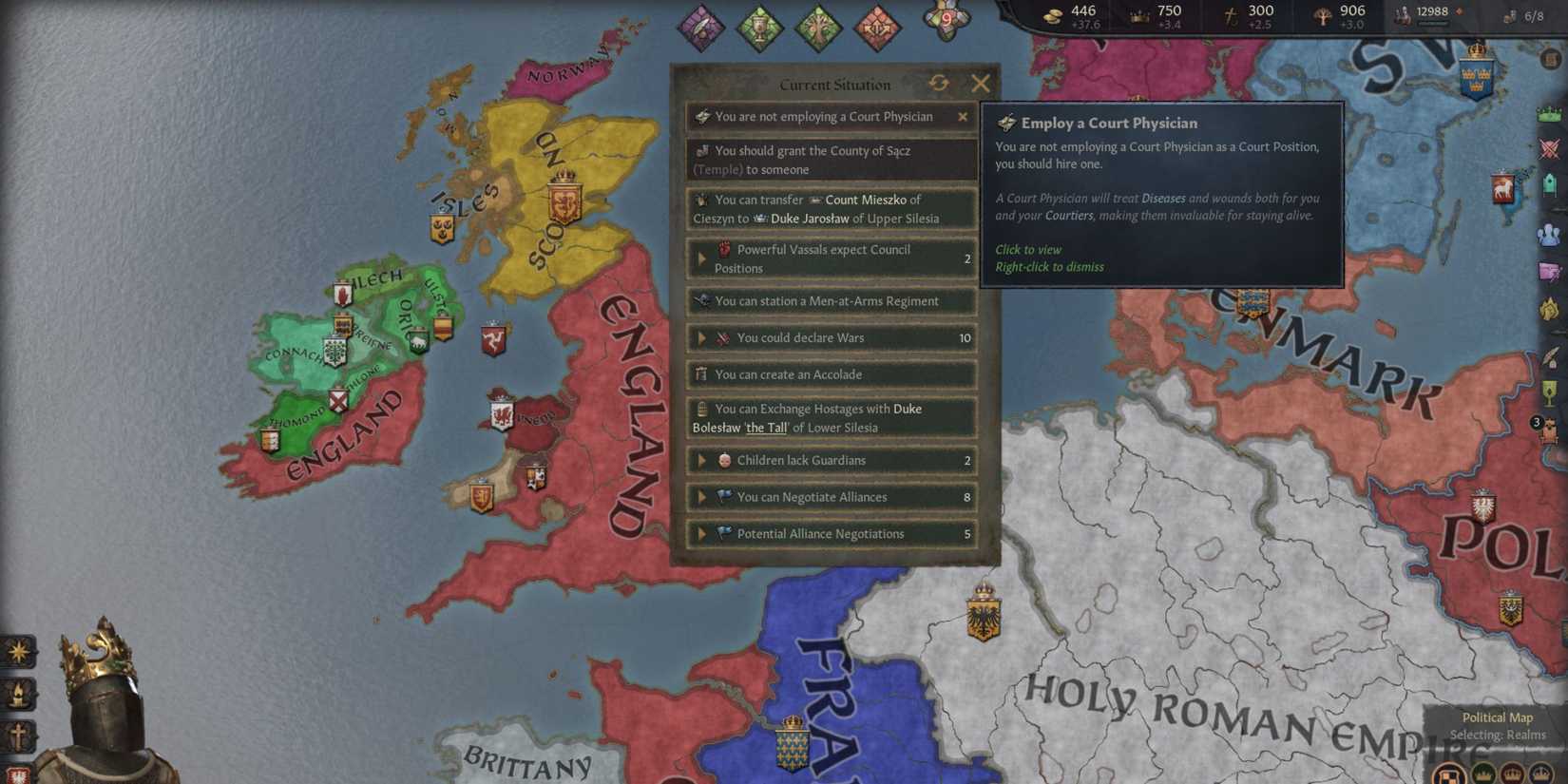This screenshot has height=784, width=1568.
Task: Expand the You could declare Wars list
Action: tap(703, 337)
